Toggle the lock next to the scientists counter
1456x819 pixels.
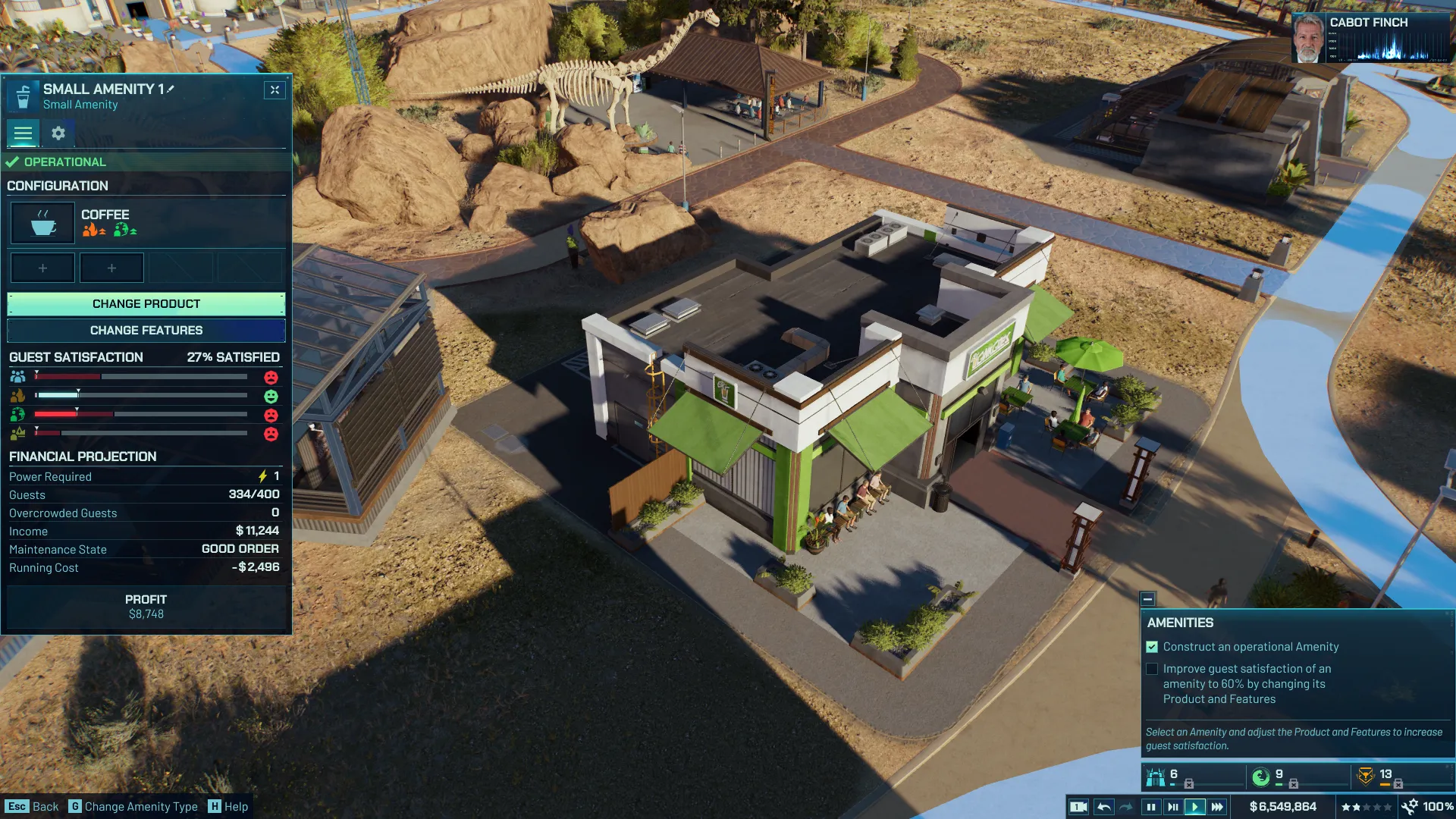(x=1191, y=783)
